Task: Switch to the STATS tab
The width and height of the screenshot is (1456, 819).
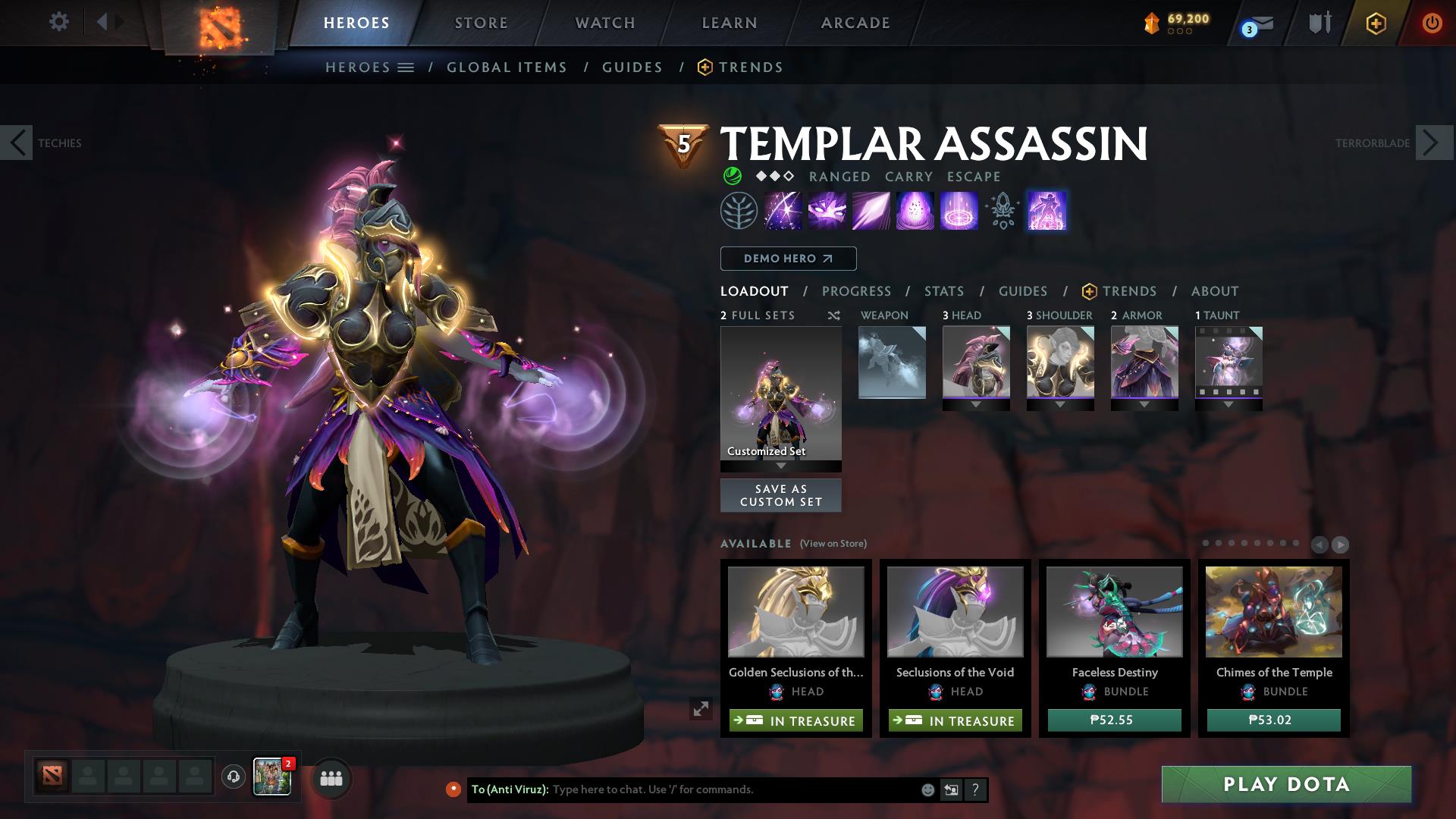Action: tap(943, 290)
